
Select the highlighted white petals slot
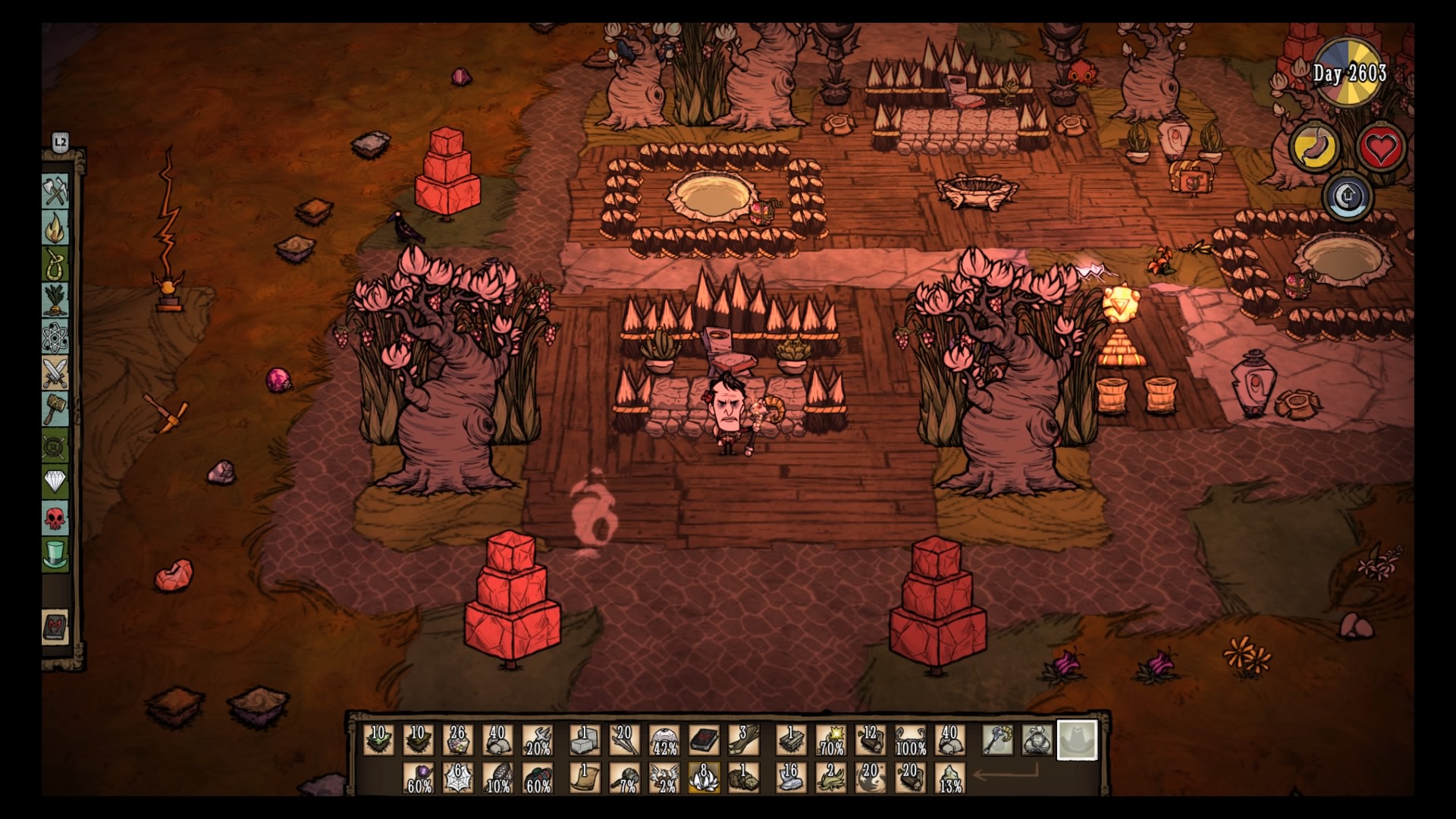coord(704,778)
